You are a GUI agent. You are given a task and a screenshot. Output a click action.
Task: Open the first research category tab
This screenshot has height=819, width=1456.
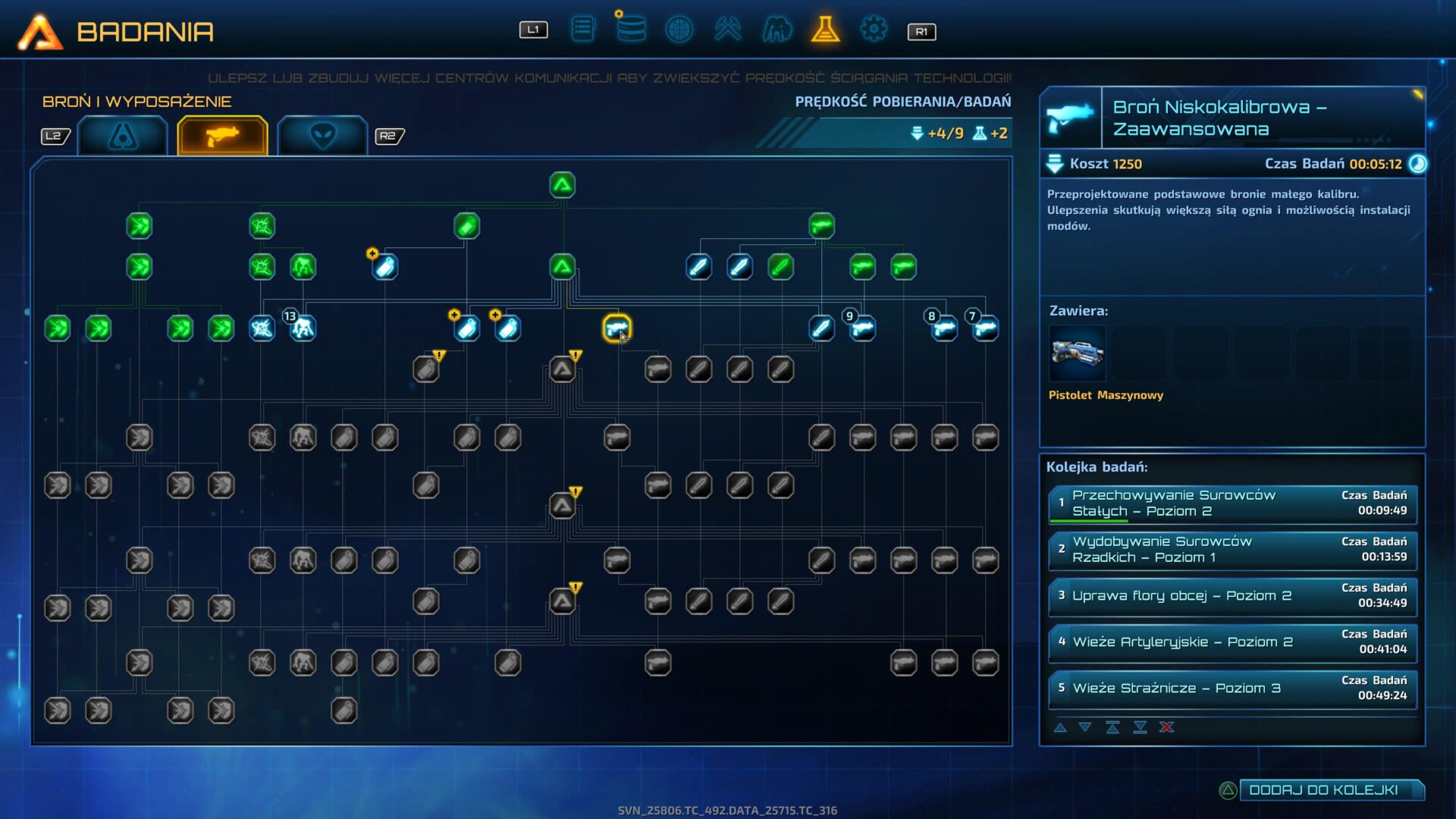(123, 136)
